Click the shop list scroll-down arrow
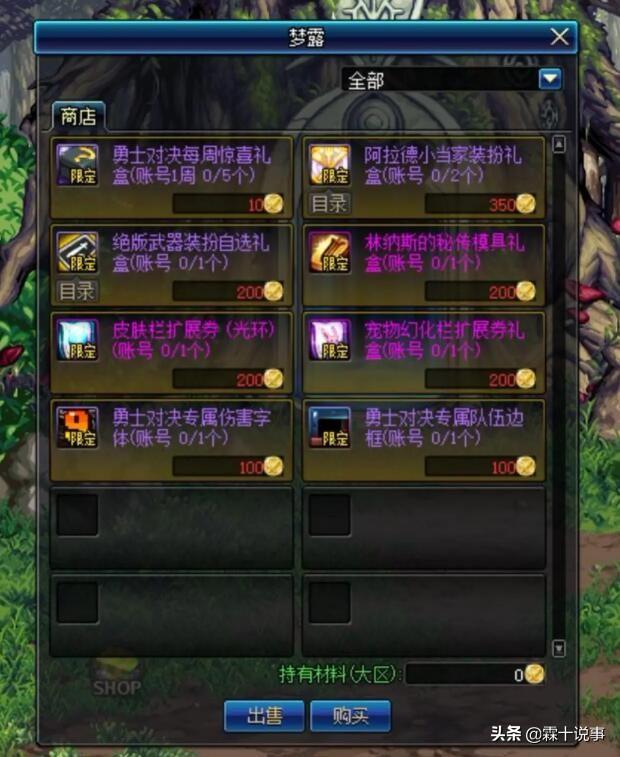 [559, 648]
